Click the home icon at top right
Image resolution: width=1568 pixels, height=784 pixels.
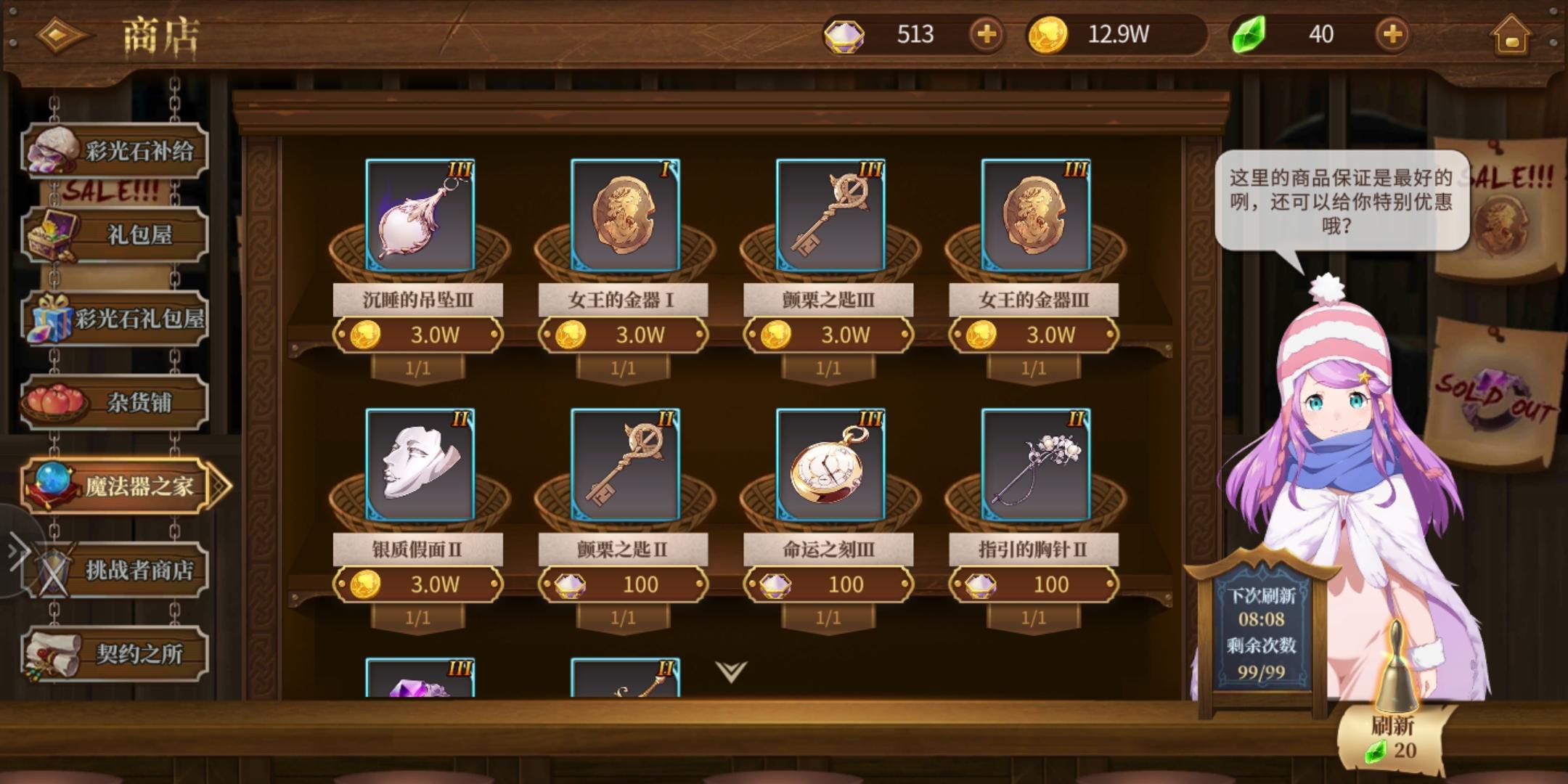(1512, 34)
